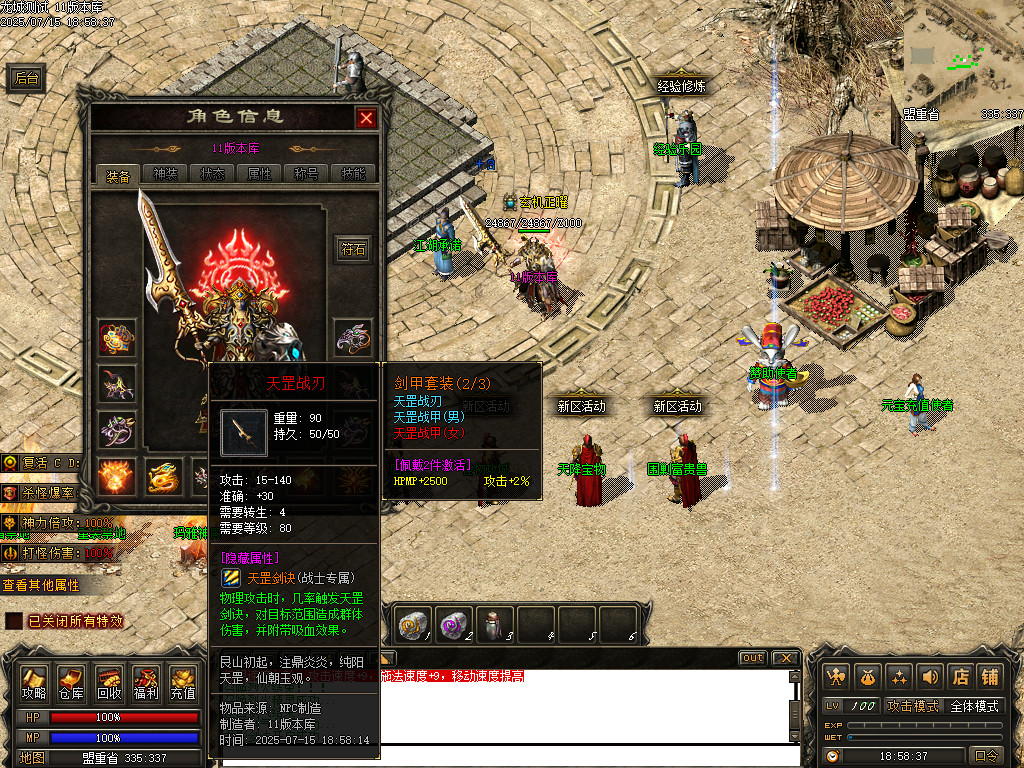Select the 称号 title tab
The height and width of the screenshot is (768, 1024).
[306, 174]
